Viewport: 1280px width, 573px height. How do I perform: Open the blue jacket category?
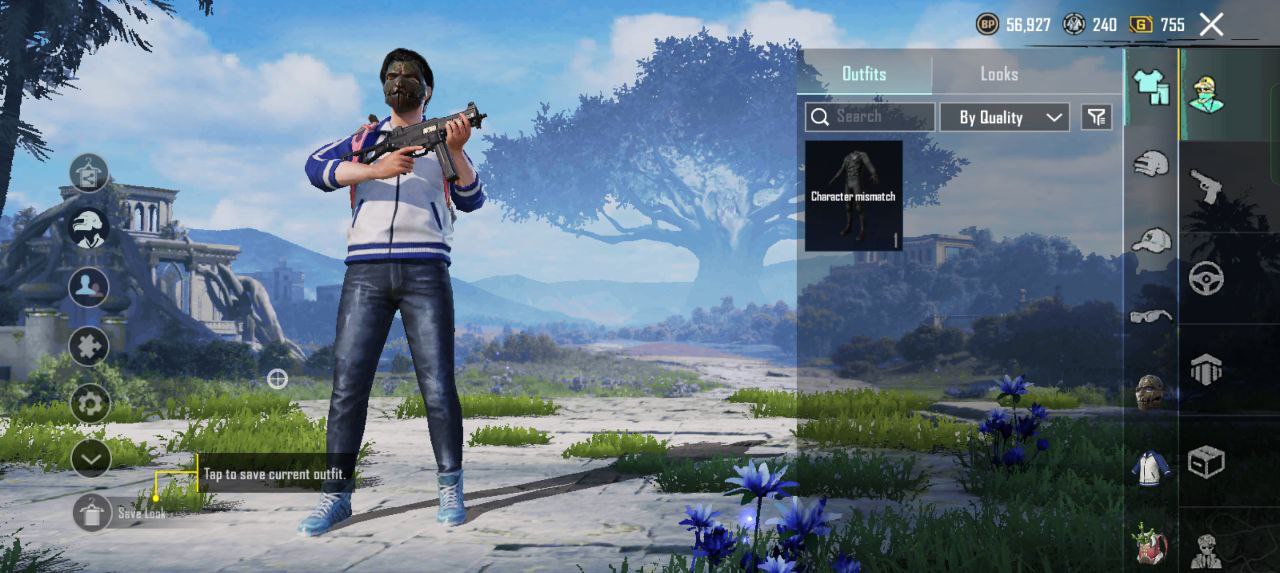(x=1151, y=468)
